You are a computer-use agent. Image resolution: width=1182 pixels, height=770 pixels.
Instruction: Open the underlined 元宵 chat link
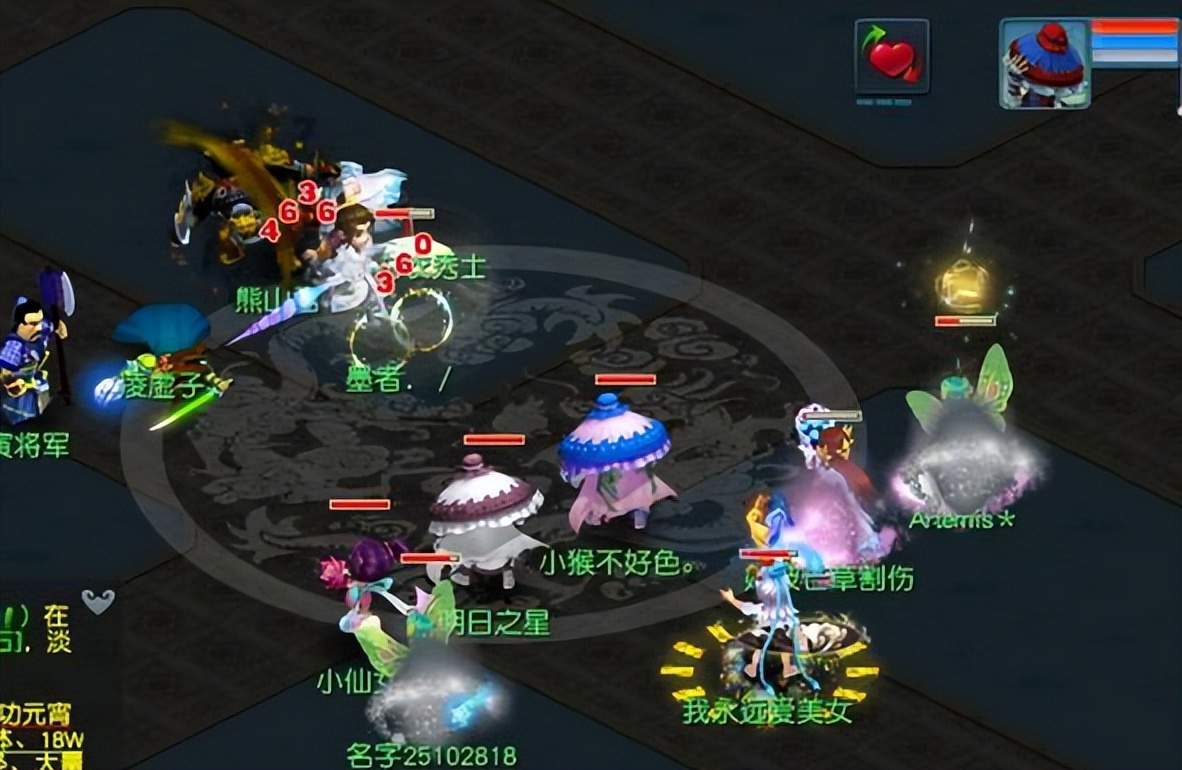(x=36, y=716)
